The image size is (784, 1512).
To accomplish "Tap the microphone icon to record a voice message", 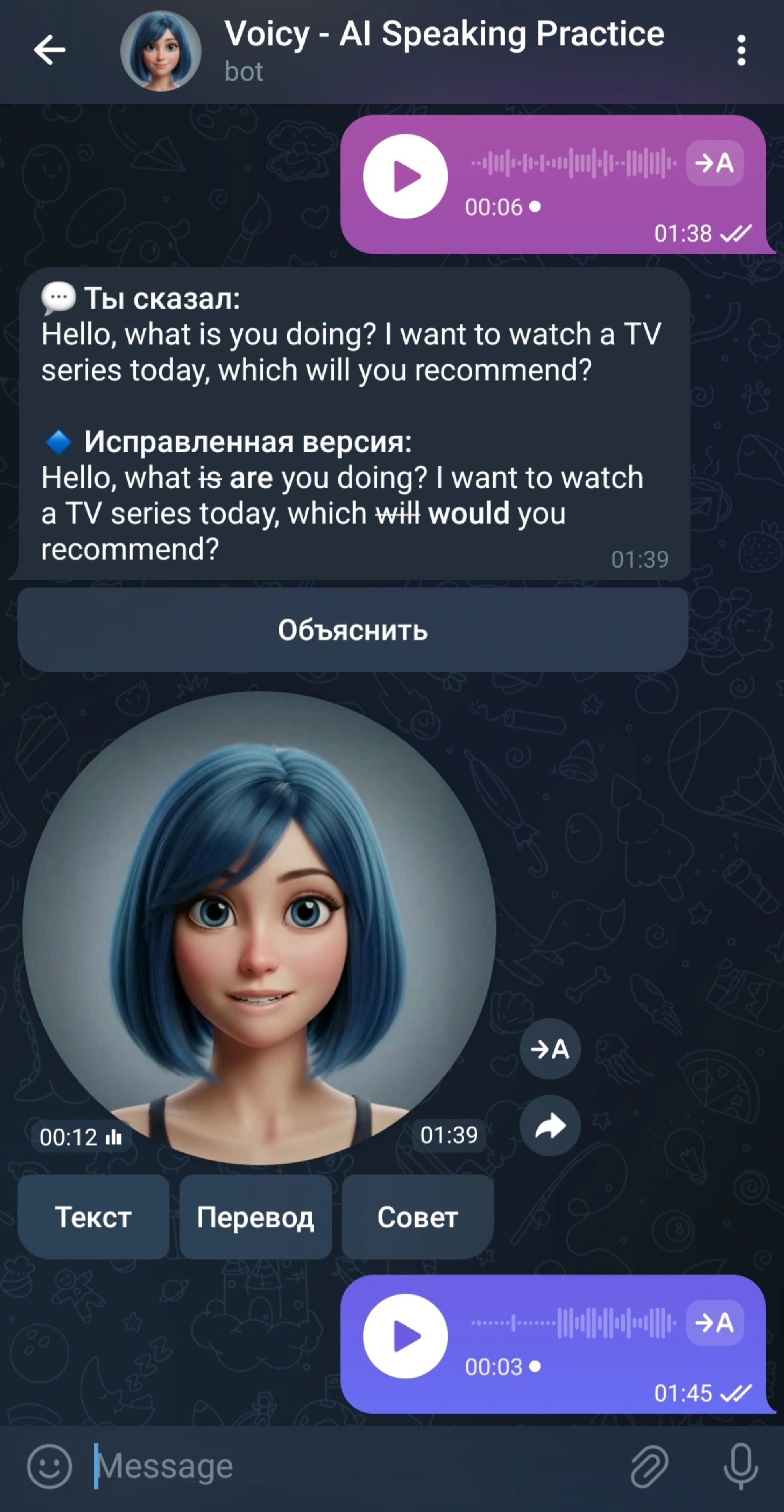I will click(x=738, y=1464).
